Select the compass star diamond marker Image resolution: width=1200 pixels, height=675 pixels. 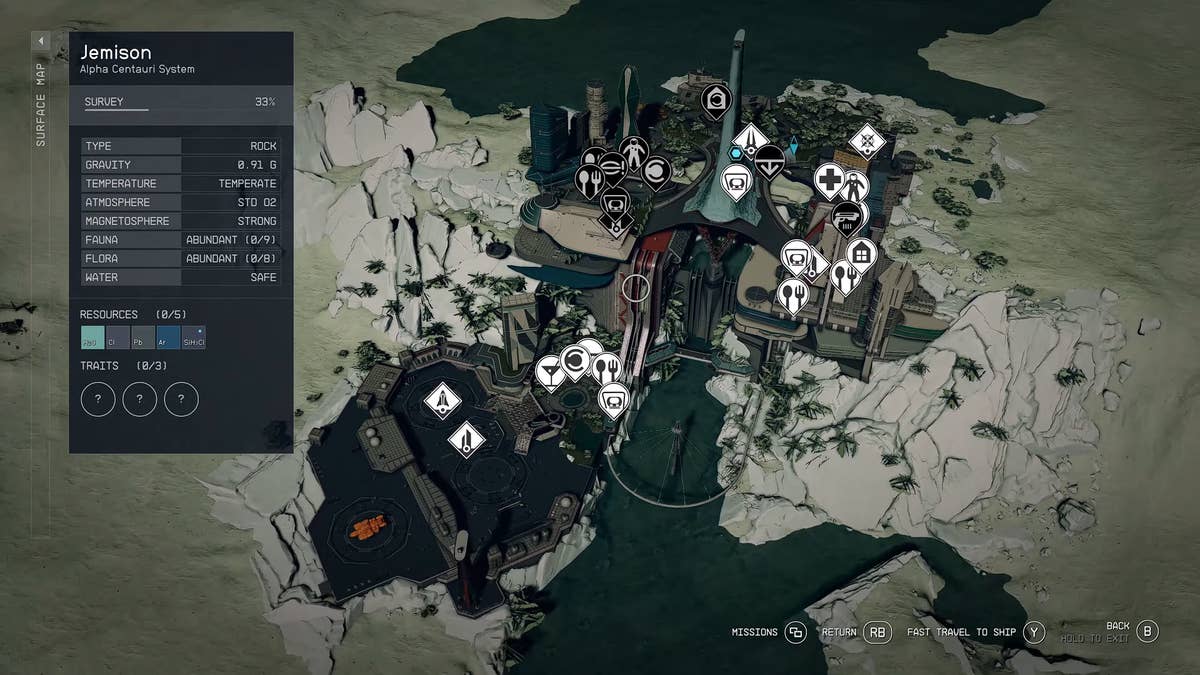(867, 141)
